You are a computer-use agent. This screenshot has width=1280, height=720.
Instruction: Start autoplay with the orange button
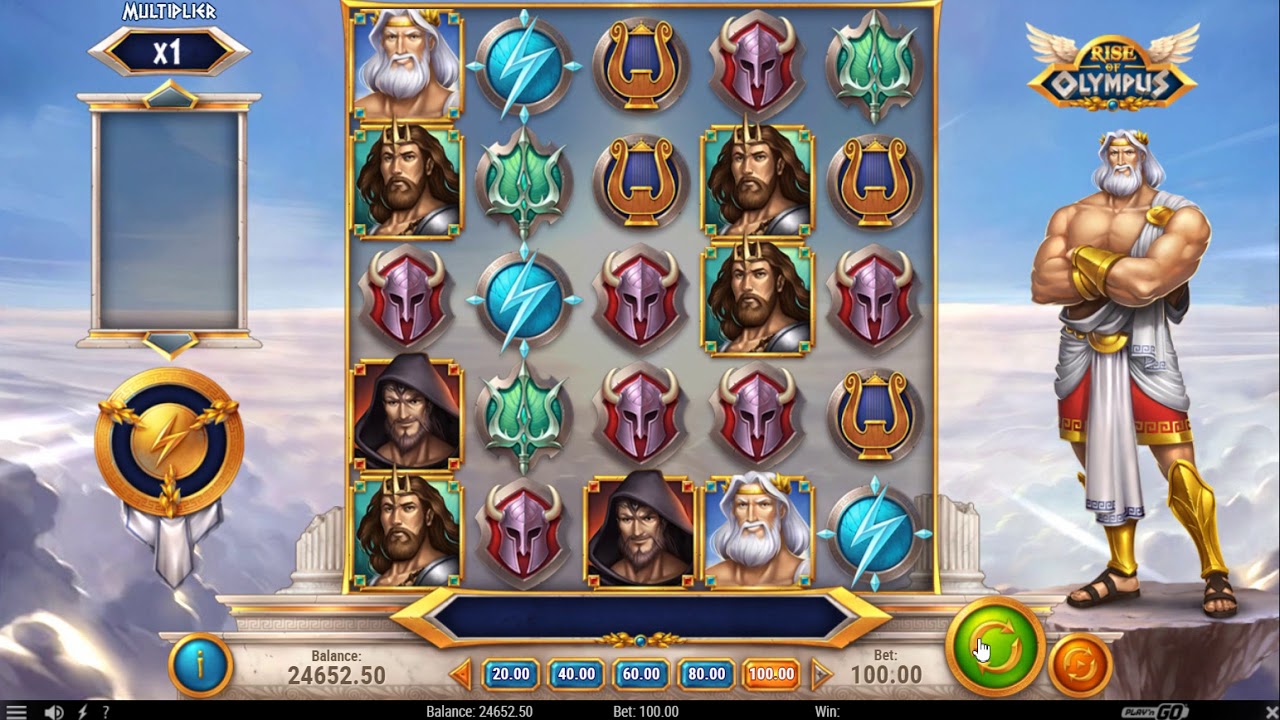(x=1080, y=663)
